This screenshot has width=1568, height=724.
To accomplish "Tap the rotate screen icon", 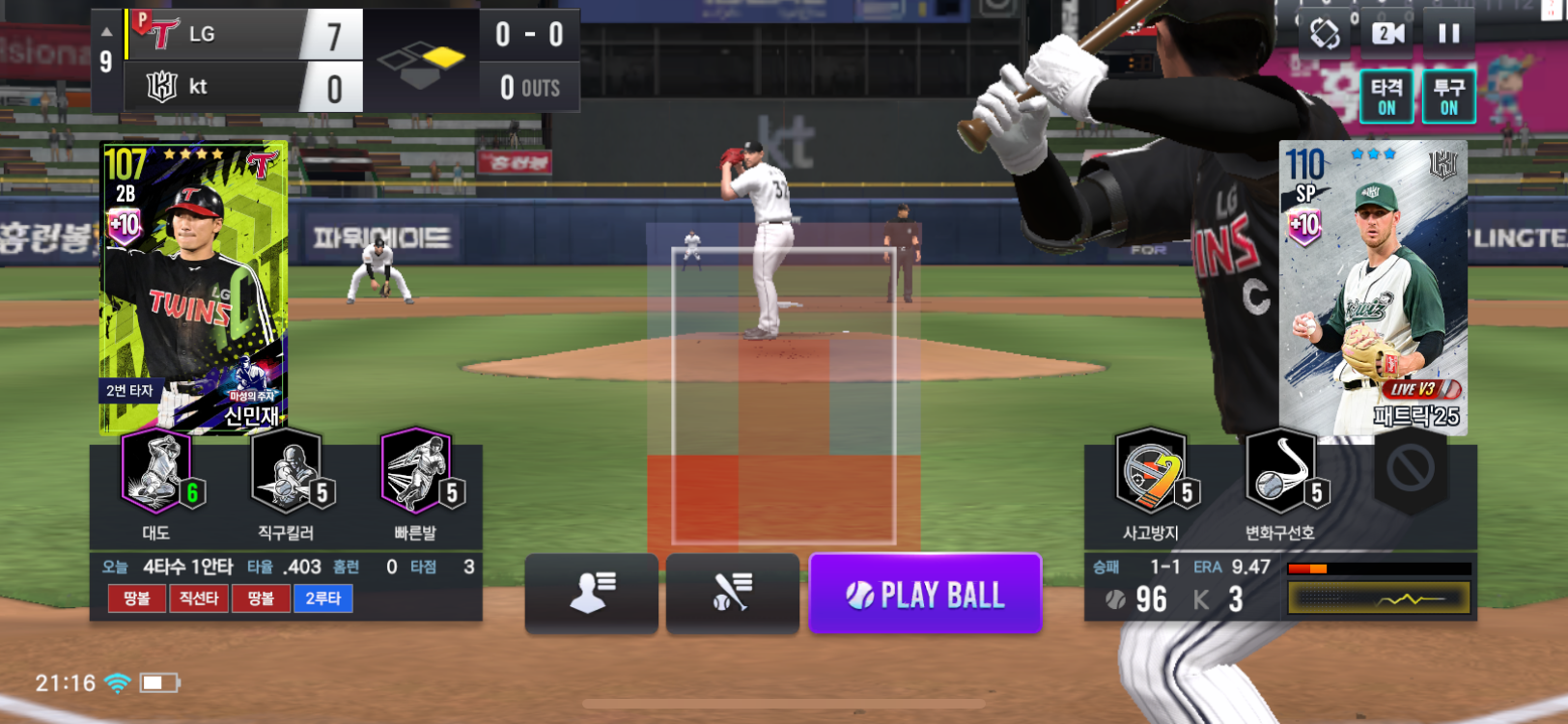I will pyautogui.click(x=1325, y=34).
